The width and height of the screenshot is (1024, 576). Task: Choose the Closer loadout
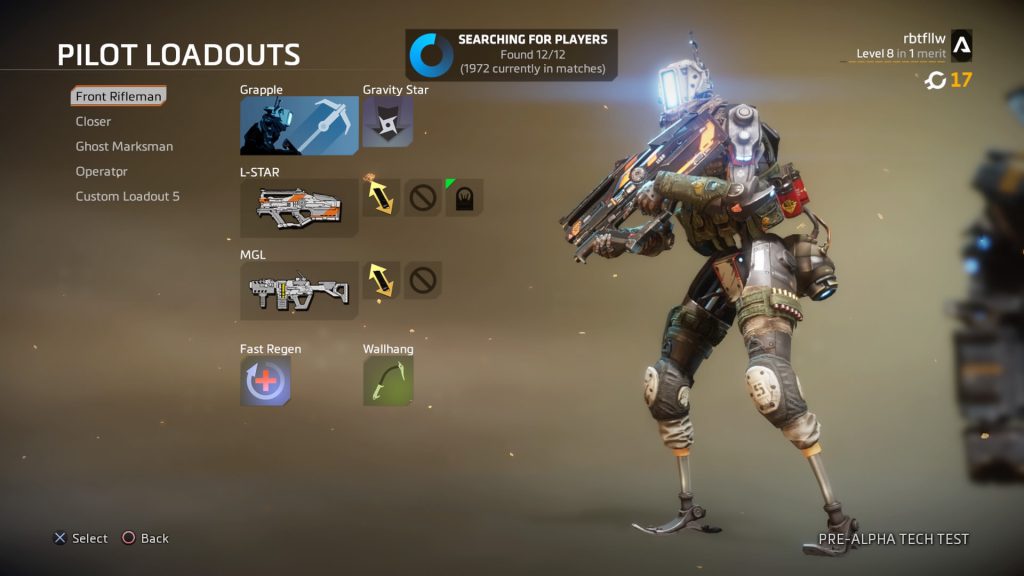(x=93, y=121)
